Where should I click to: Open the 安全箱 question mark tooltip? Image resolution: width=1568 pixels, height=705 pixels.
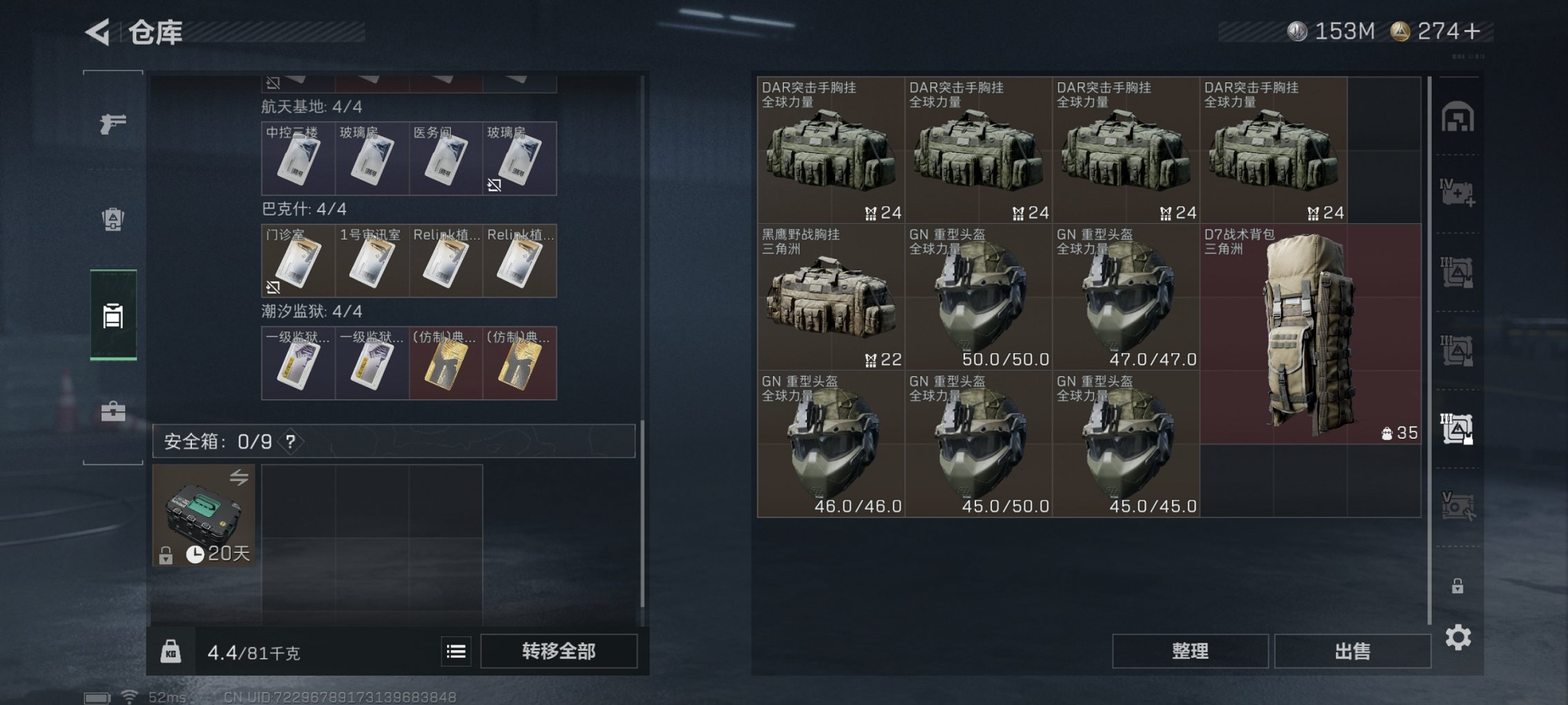tap(290, 441)
